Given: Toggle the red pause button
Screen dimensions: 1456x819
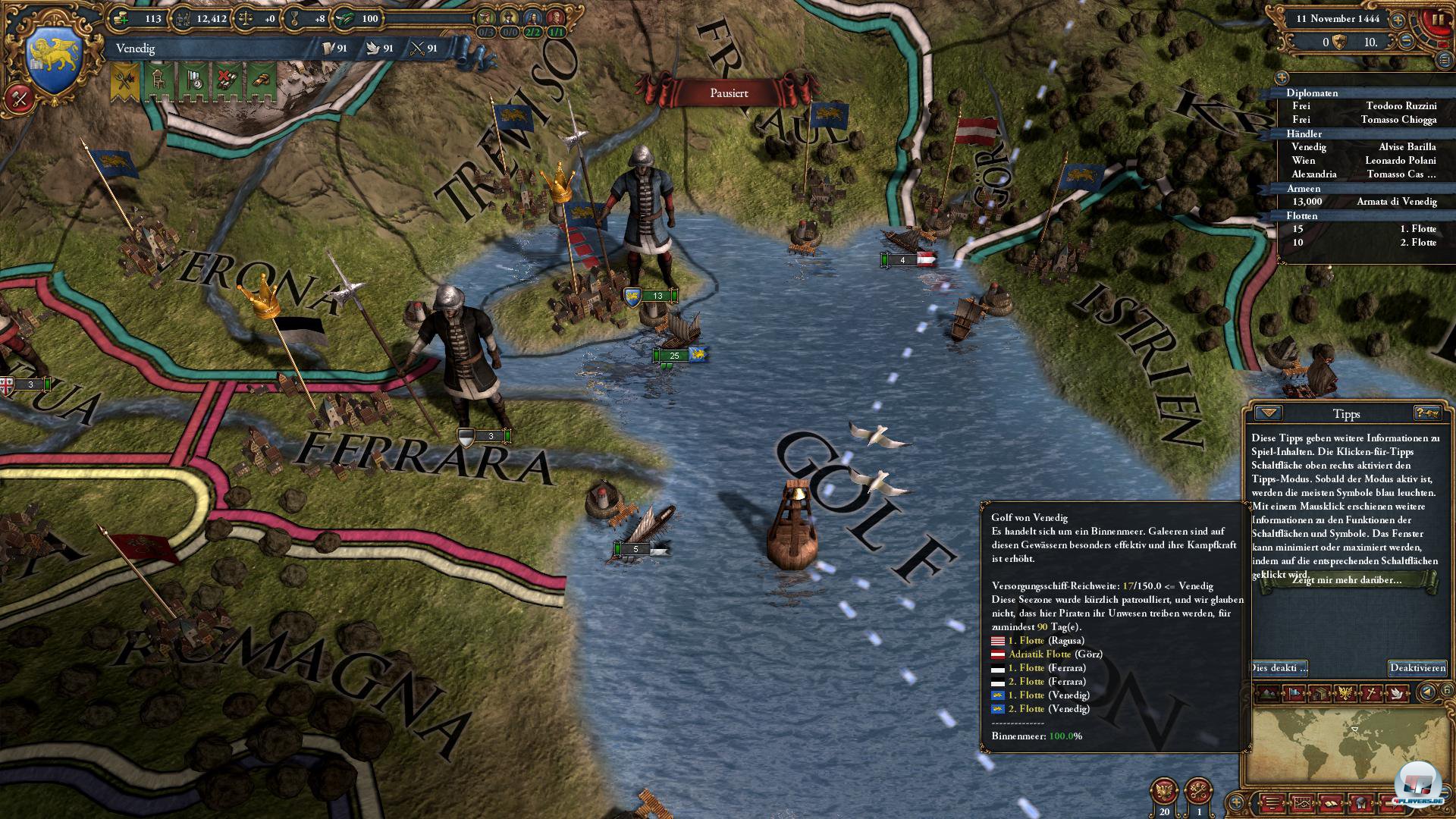Looking at the screenshot, I should (1436, 20).
